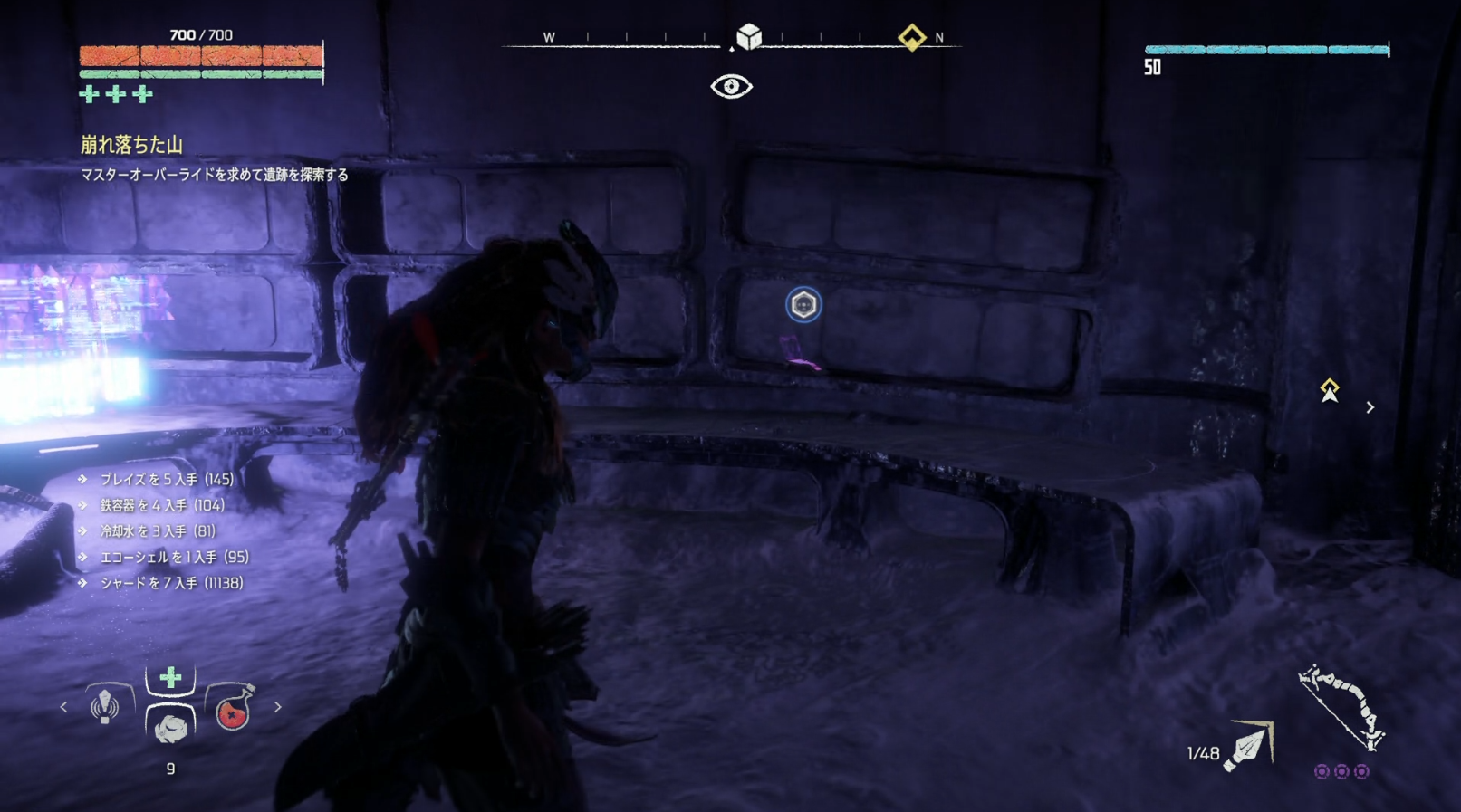The height and width of the screenshot is (812, 1461).
Task: Select the ブレイズを5入手 job entry
Action: [167, 479]
